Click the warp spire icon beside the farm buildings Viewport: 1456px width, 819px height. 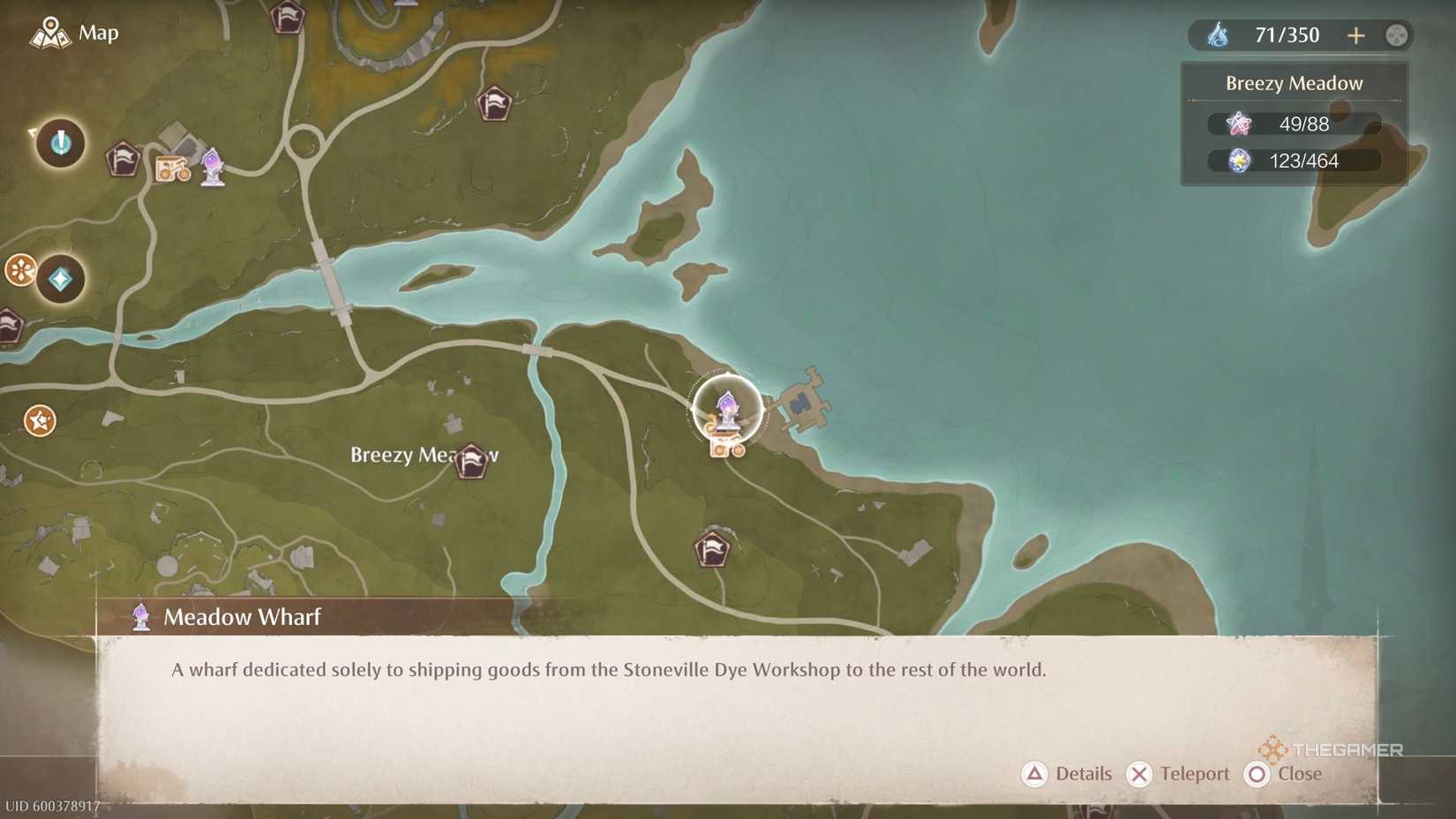pyautogui.click(x=212, y=169)
